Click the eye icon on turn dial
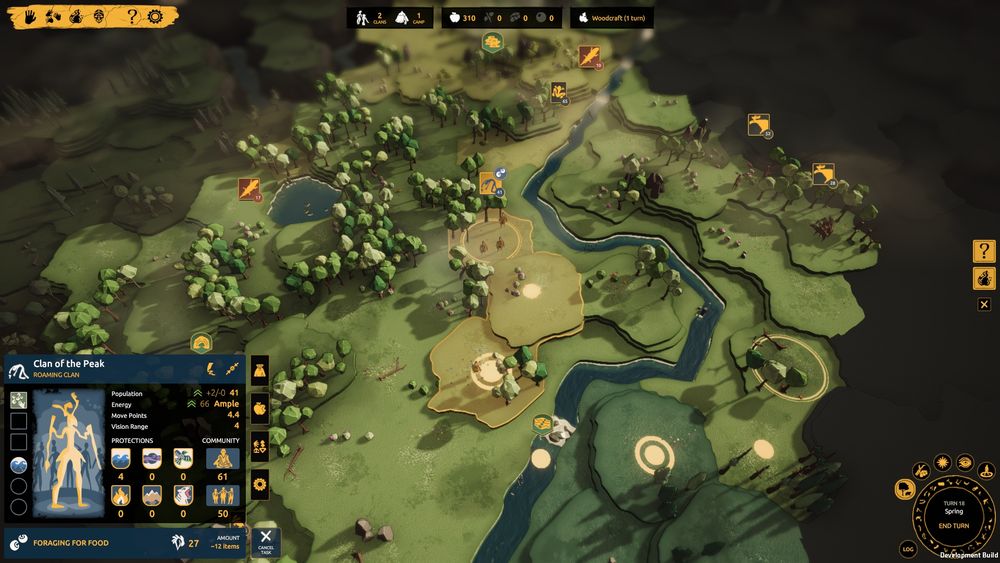 964,462
